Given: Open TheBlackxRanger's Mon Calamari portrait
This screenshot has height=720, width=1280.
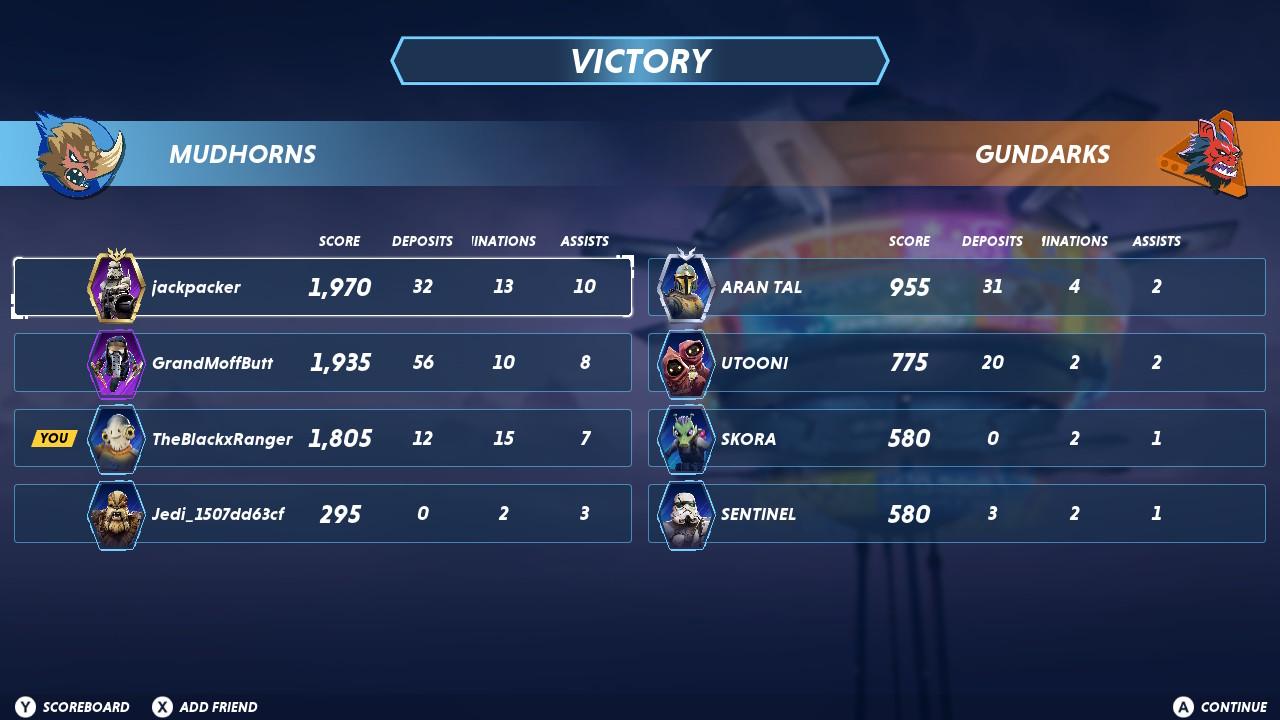Looking at the screenshot, I should coord(115,438).
